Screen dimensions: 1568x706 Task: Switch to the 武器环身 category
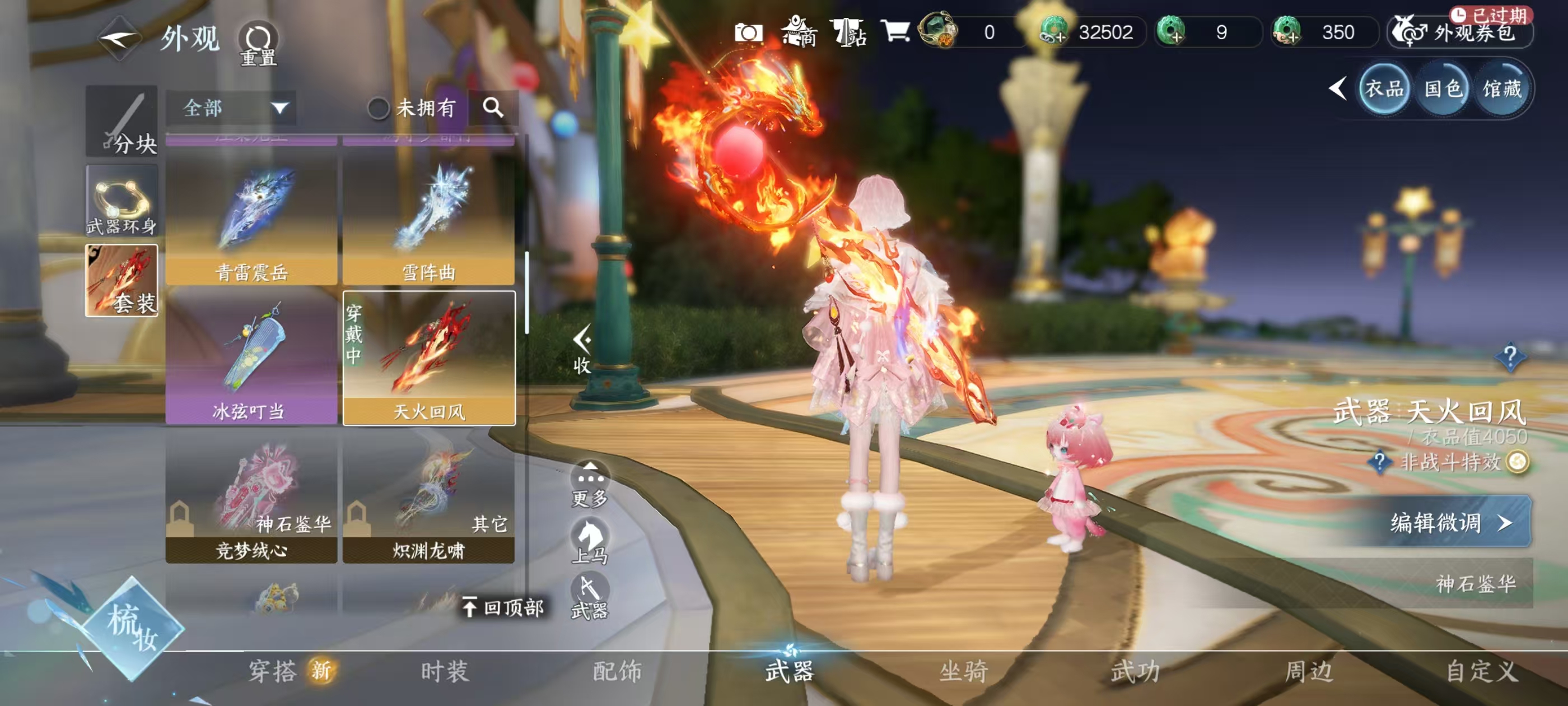pyautogui.click(x=122, y=201)
